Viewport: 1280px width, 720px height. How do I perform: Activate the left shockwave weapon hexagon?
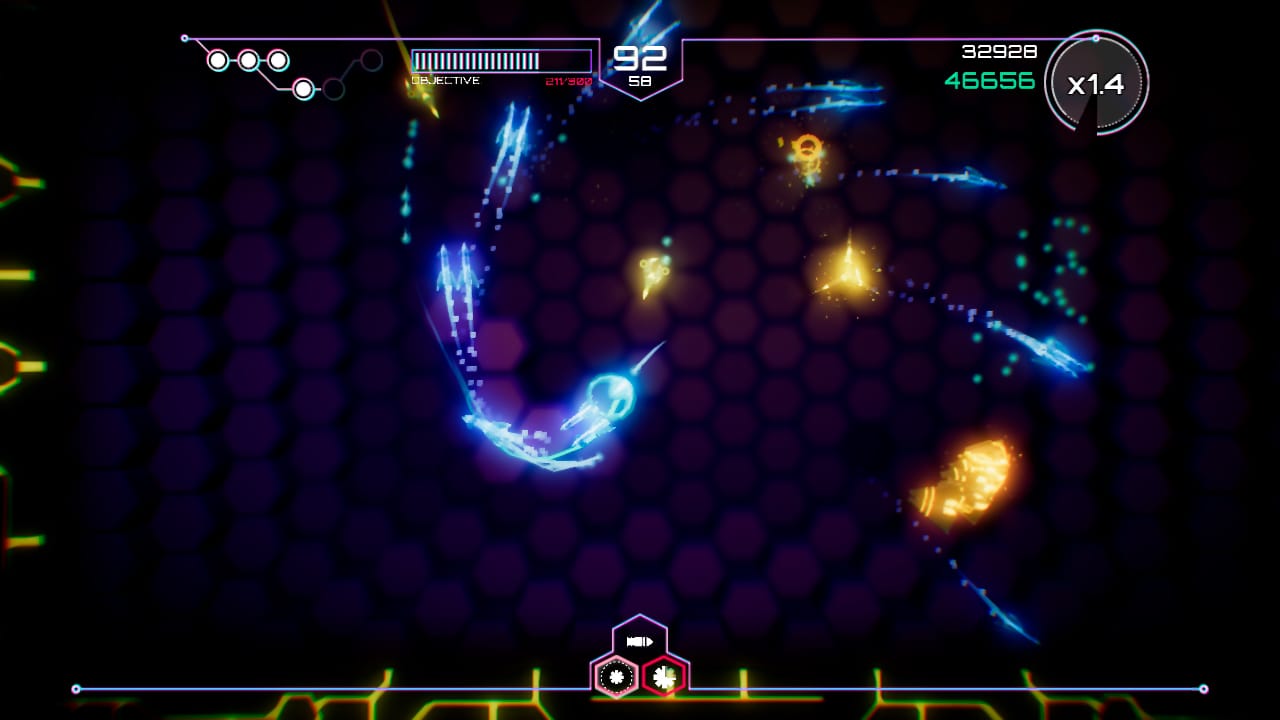615,677
